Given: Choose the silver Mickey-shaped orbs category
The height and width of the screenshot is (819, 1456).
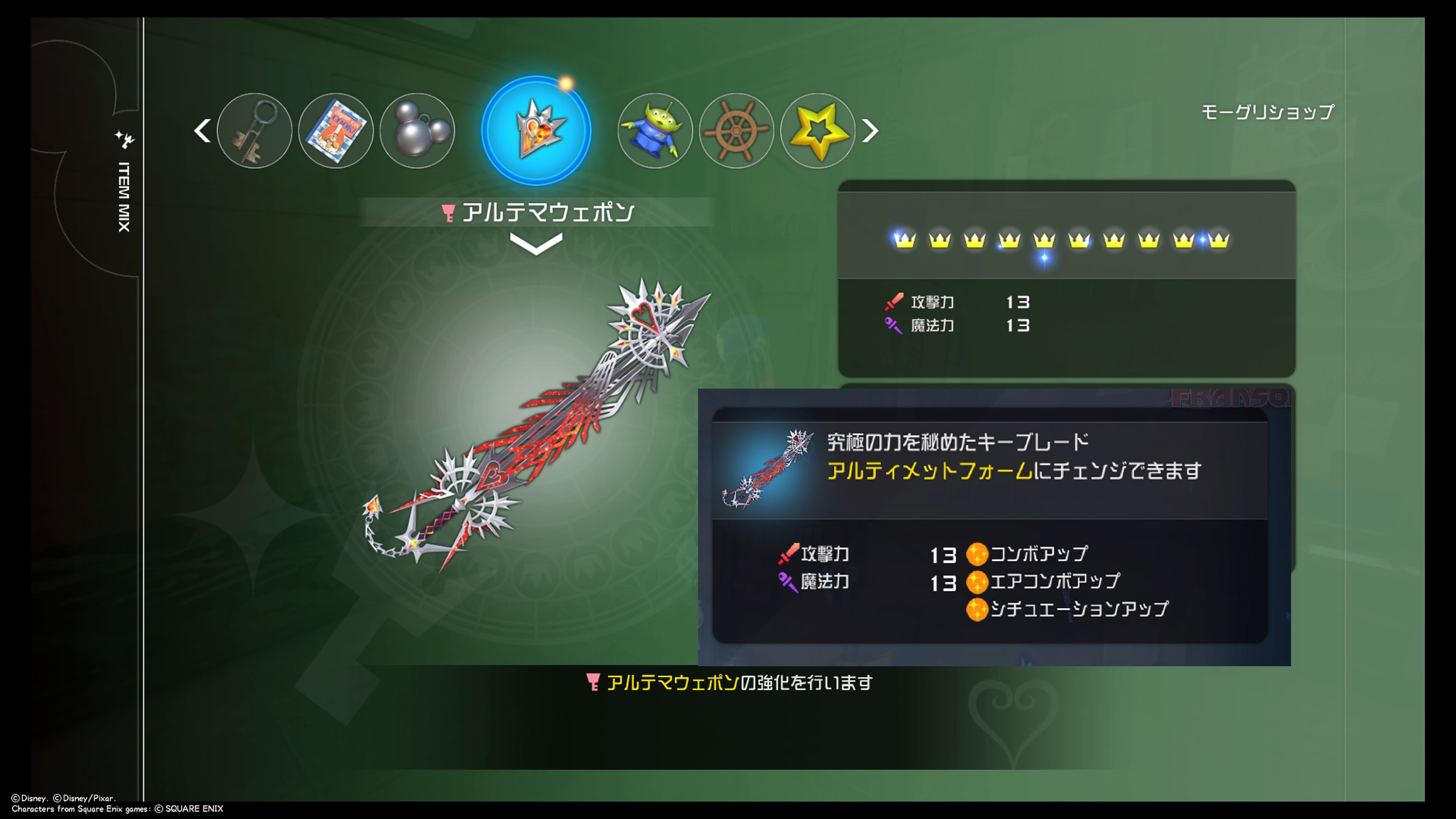Looking at the screenshot, I should (x=417, y=130).
